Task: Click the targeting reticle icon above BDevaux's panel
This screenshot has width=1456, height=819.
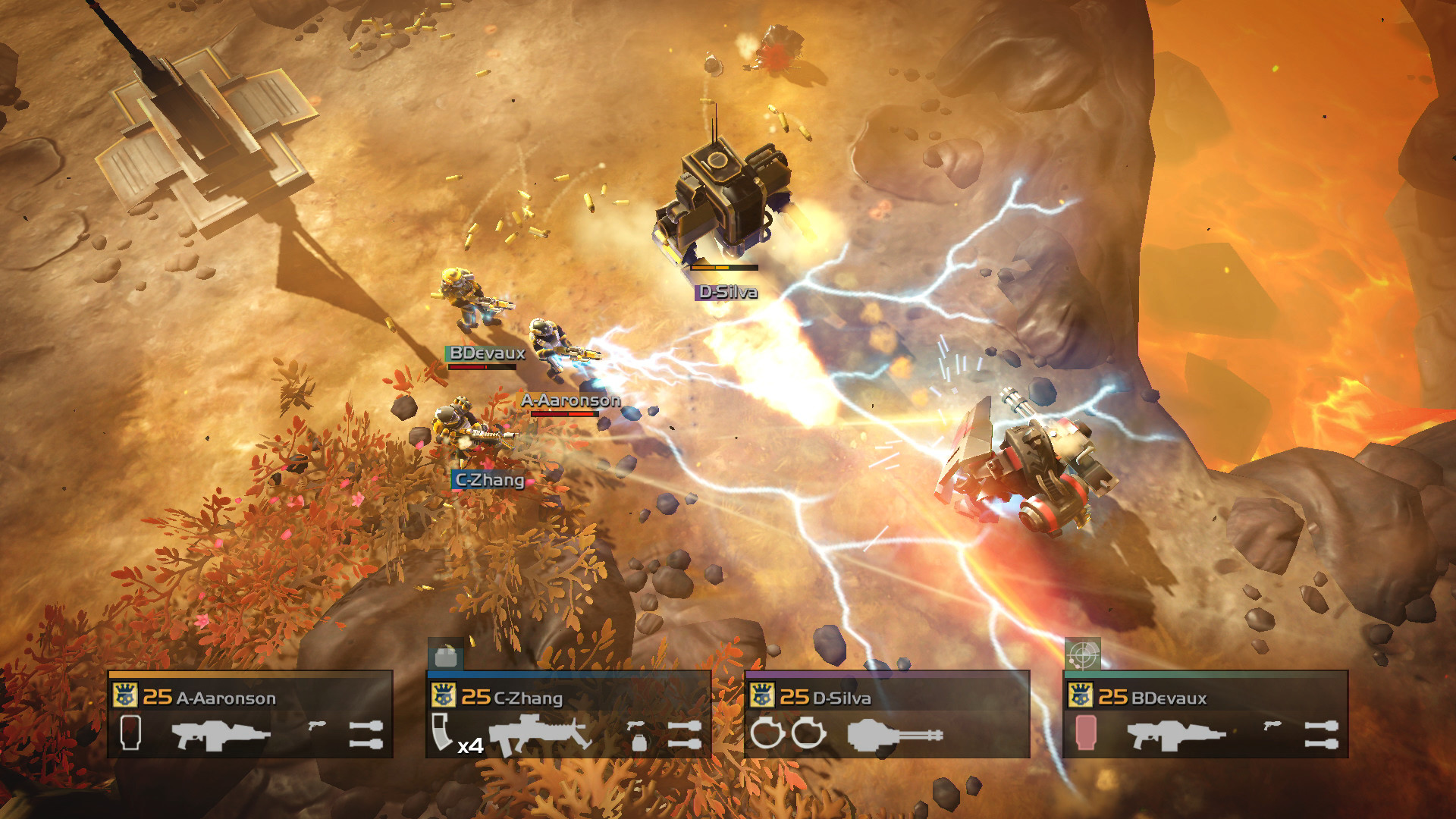Action: click(1082, 654)
